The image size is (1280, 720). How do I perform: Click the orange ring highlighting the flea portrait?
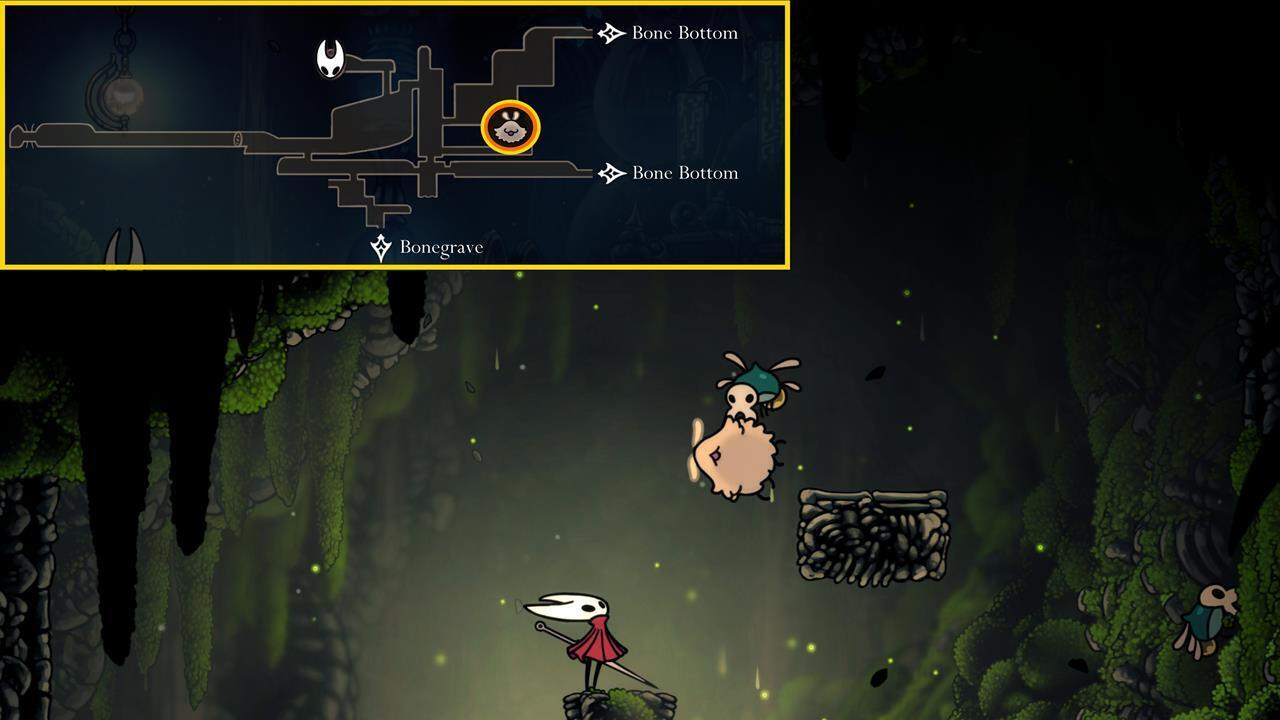(512, 128)
